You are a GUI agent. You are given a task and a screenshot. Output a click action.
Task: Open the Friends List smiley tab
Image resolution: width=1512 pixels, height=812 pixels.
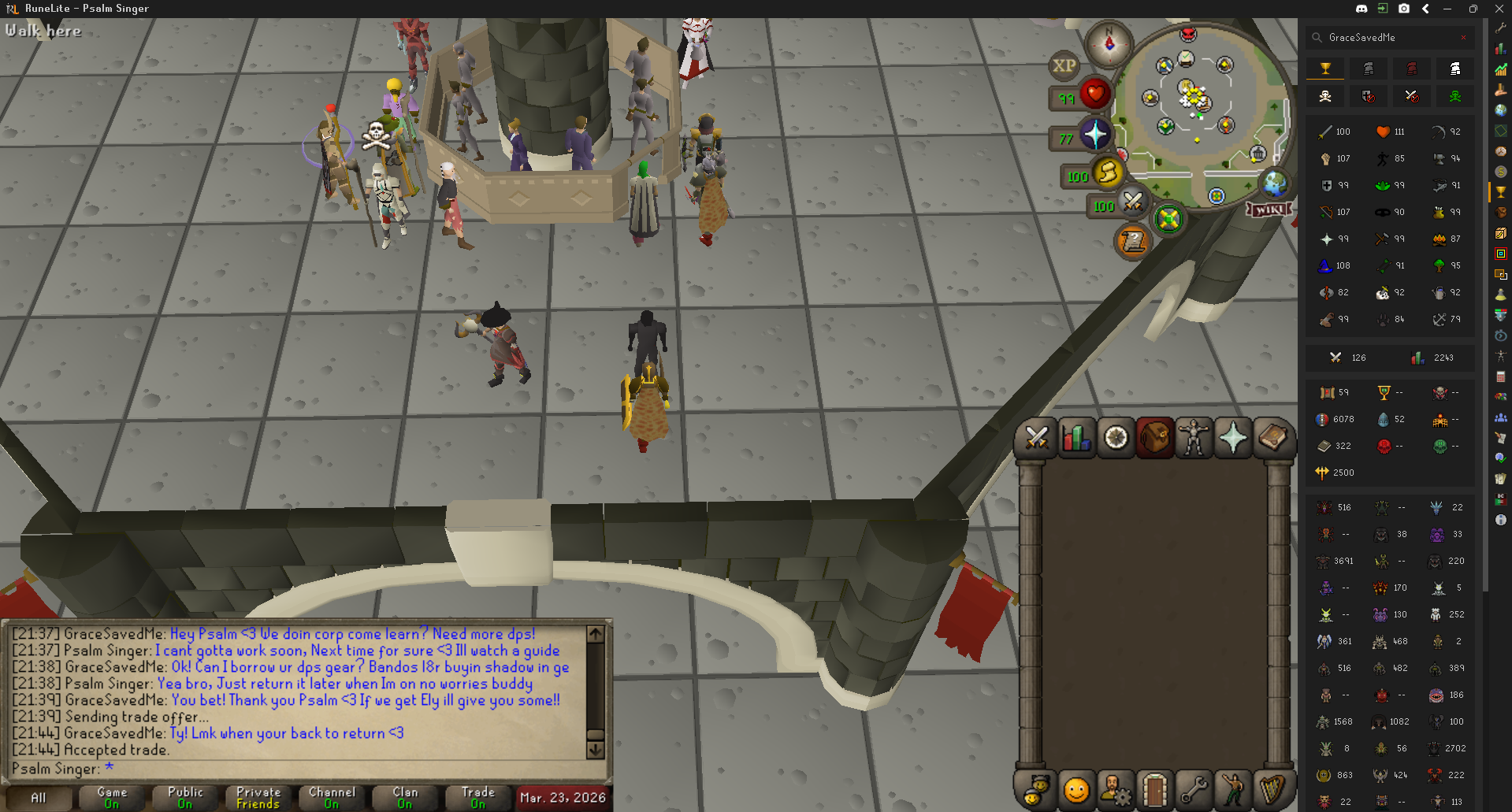[x=1076, y=790]
